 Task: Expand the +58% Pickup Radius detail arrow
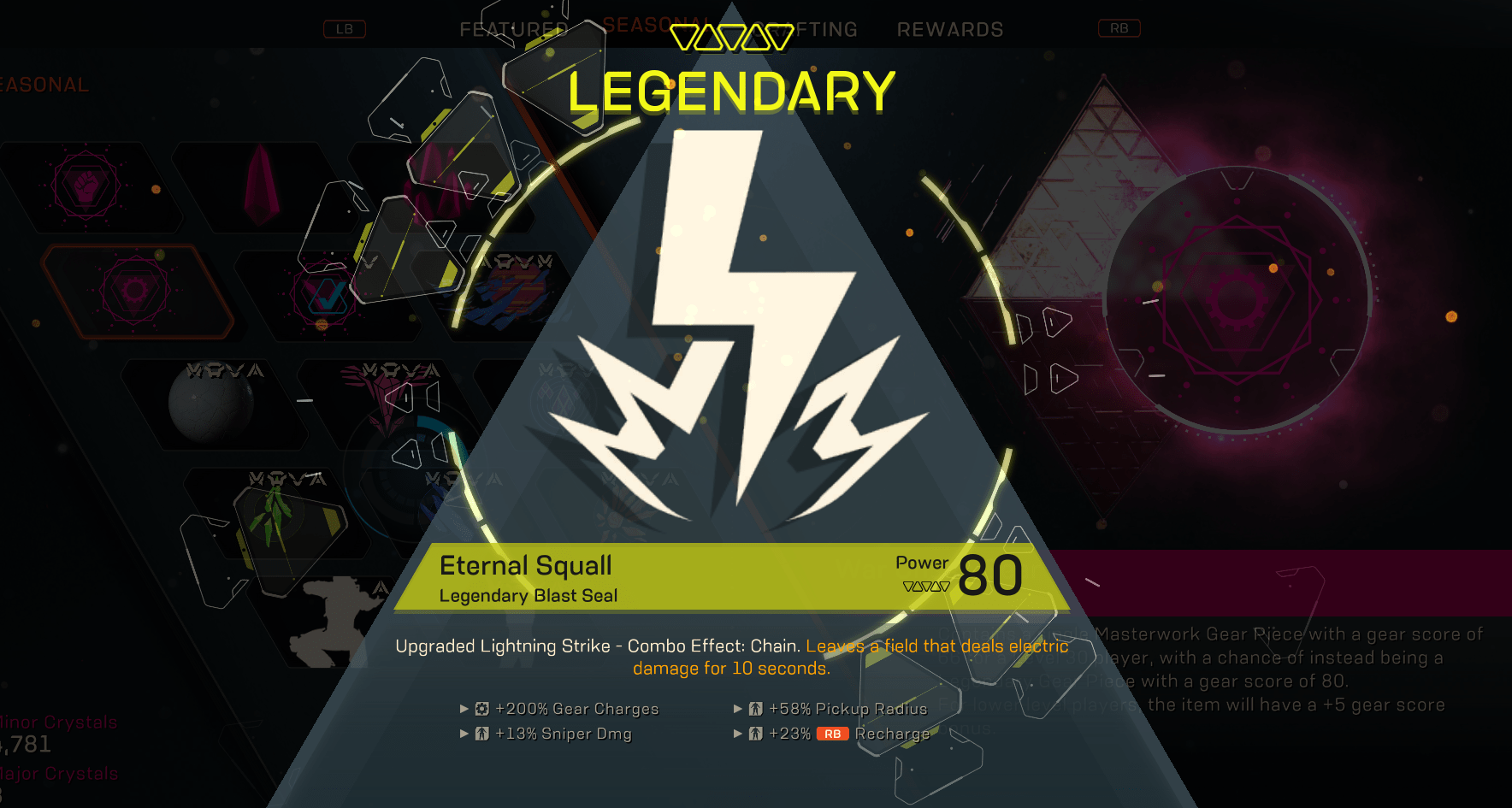click(736, 708)
